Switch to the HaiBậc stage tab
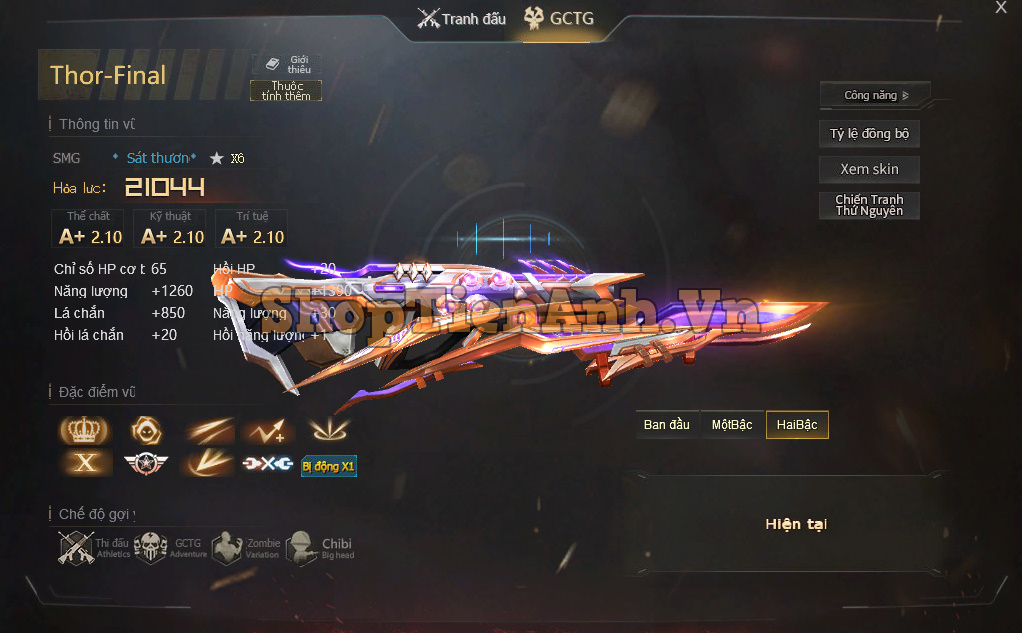This screenshot has width=1022, height=633. 797,425
